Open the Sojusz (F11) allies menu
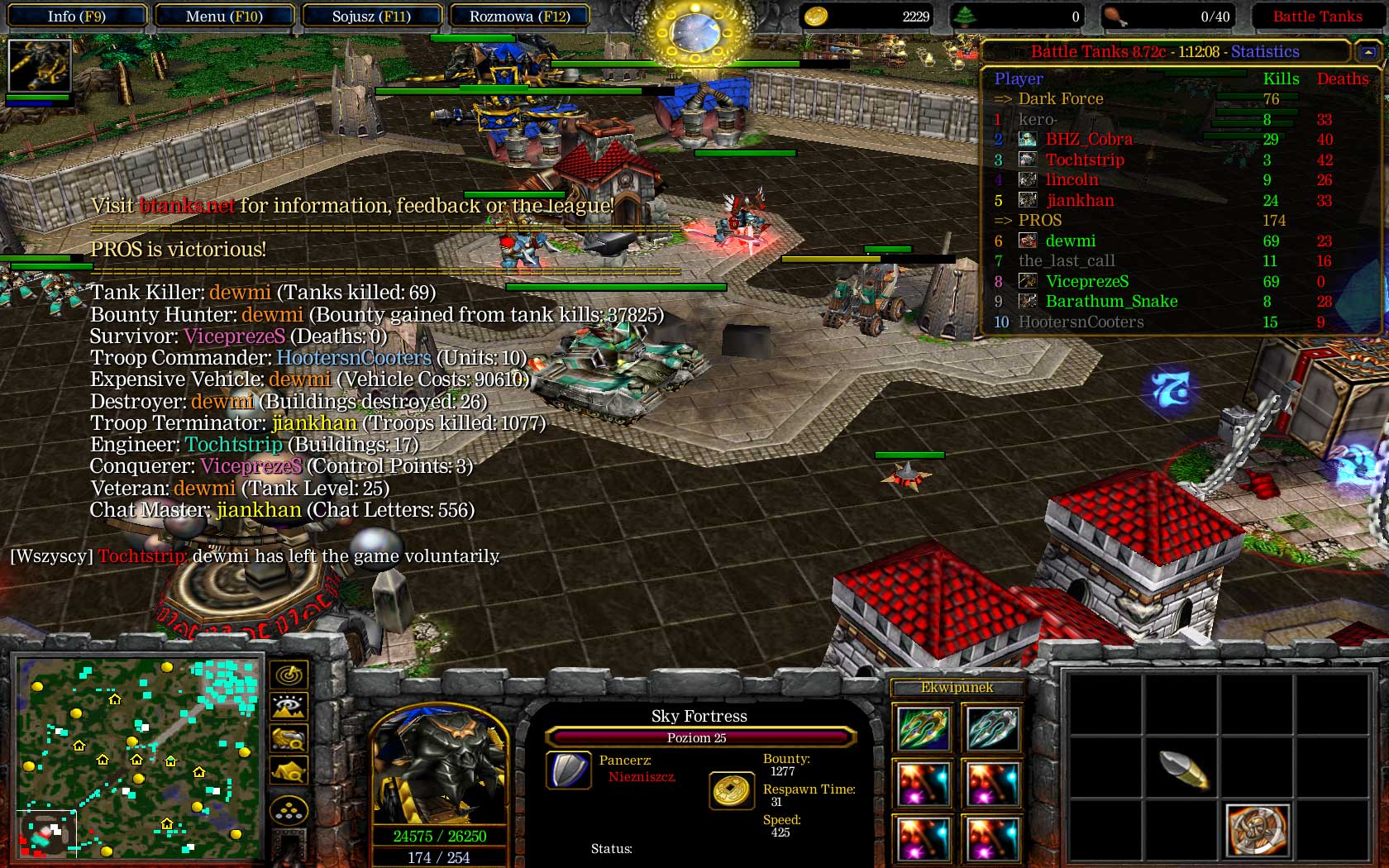The width and height of the screenshot is (1389, 868). click(371, 17)
